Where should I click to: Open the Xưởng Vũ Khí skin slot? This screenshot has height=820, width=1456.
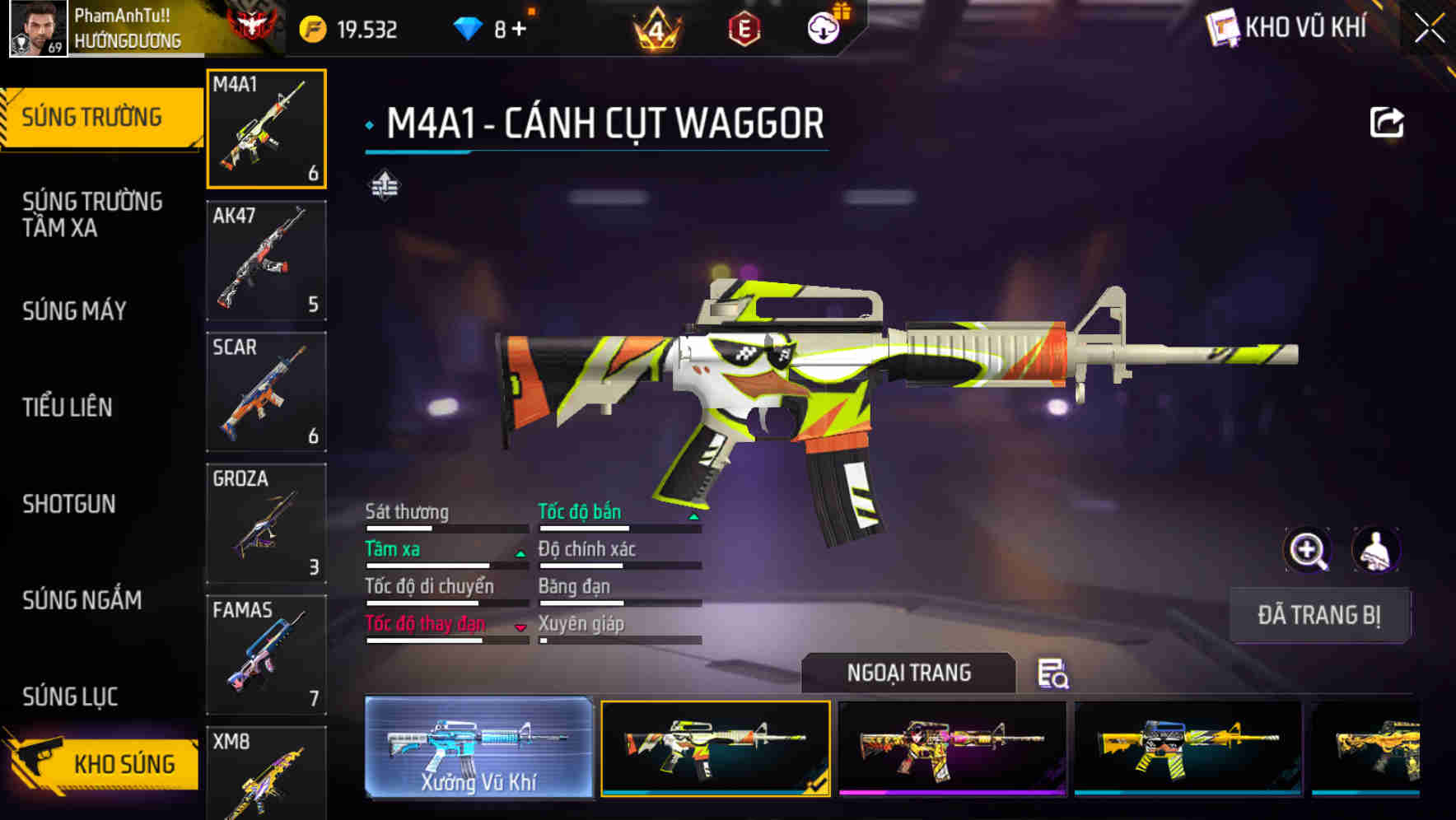[x=478, y=748]
